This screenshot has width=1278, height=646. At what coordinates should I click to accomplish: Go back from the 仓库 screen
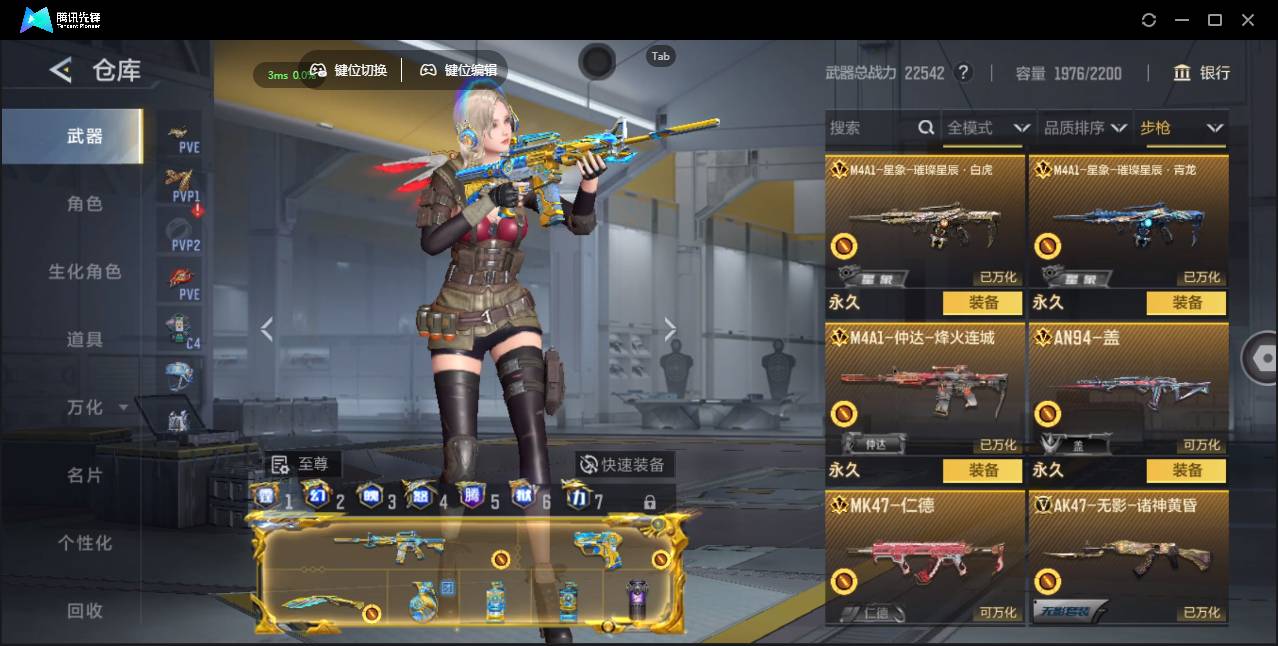point(62,70)
